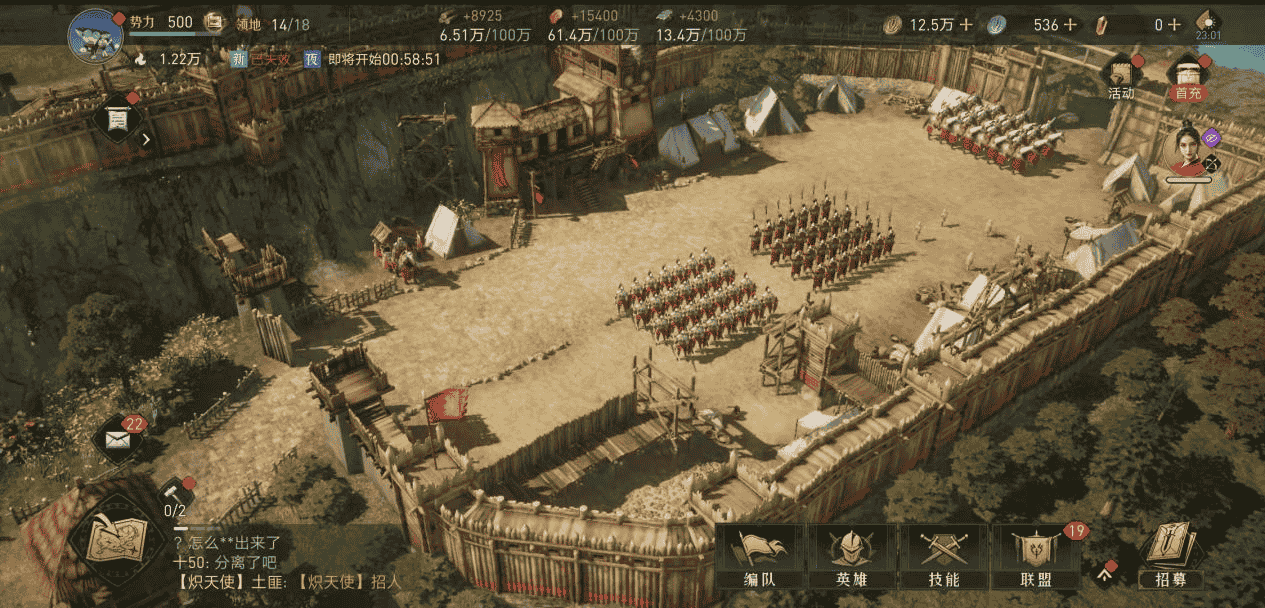
Task: Open the 领地 territory icon
Action: click(214, 22)
